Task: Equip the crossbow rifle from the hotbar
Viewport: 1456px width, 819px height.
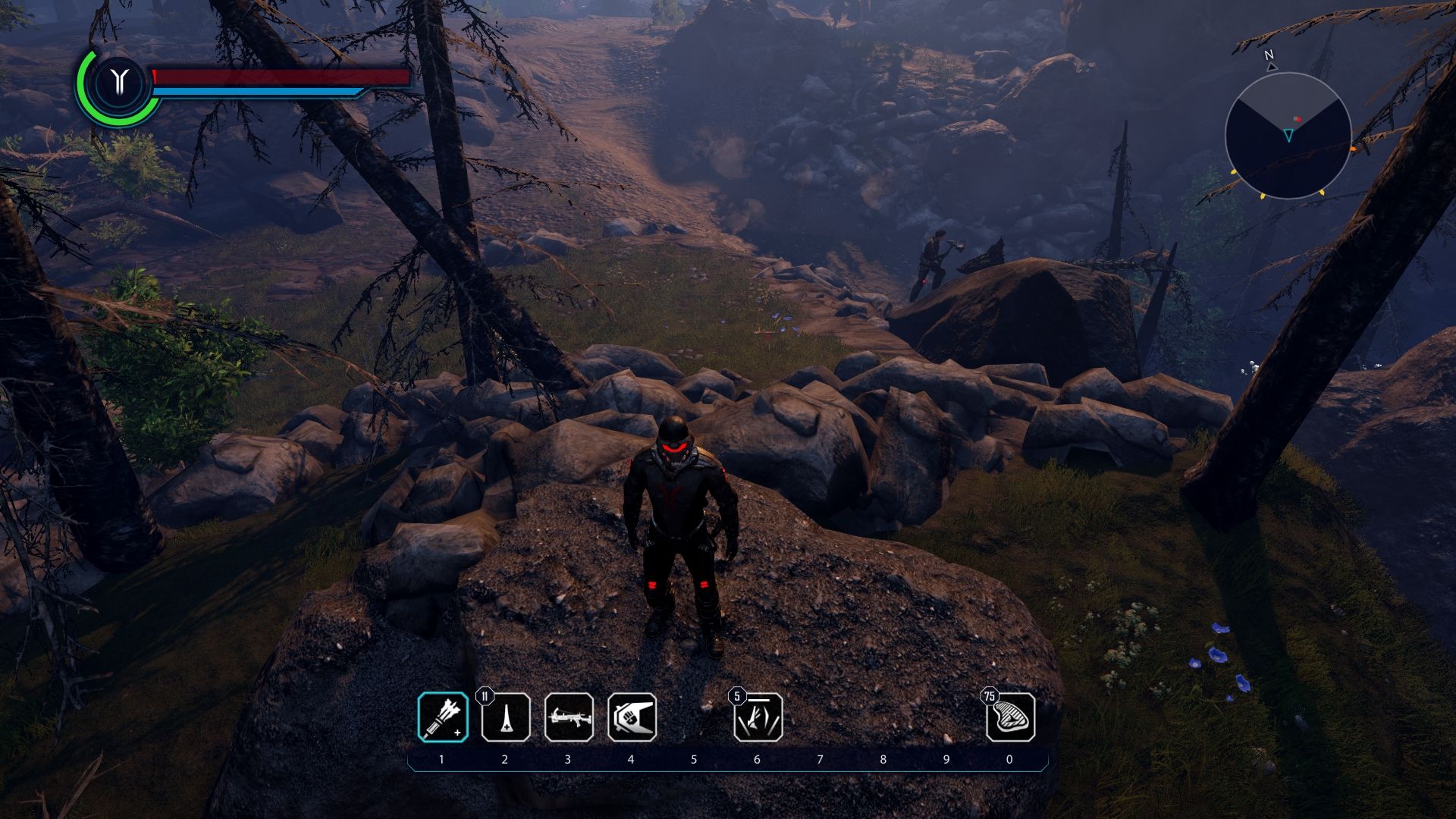Action: point(569,717)
